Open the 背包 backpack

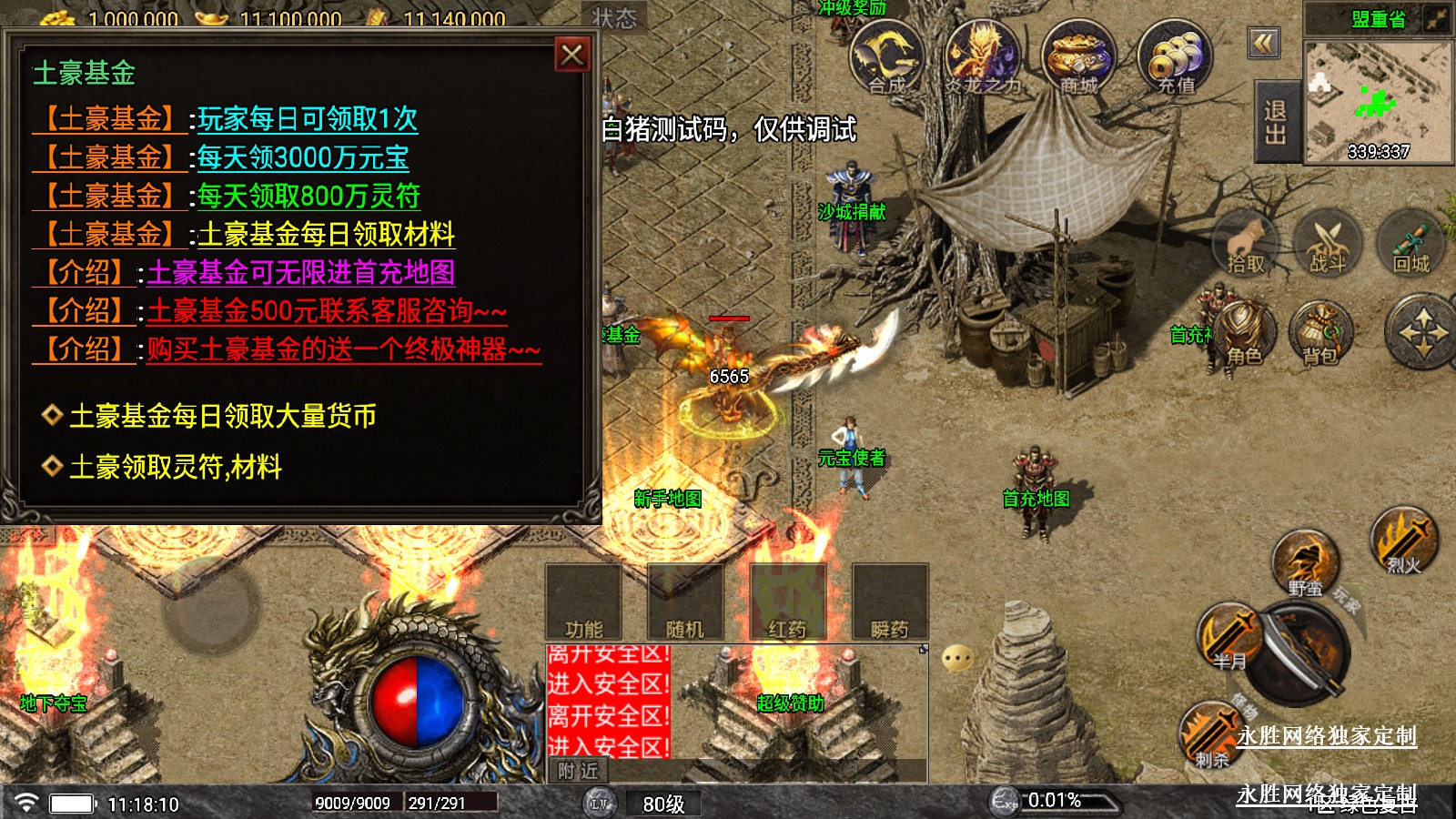[x=1320, y=332]
